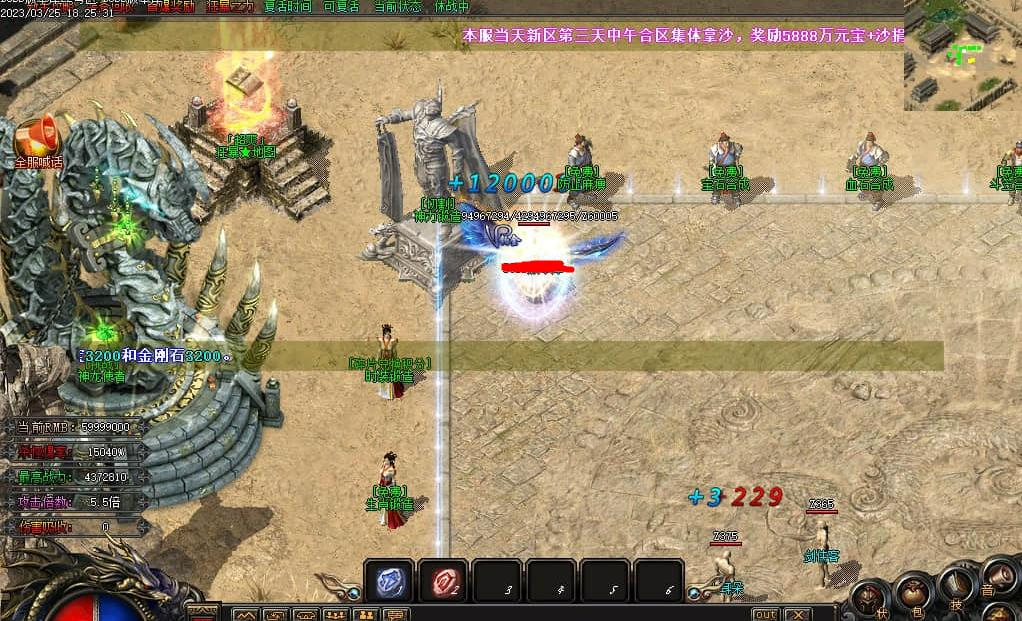Screen dimensions: 1022x621
Task: Select the 复活时间 top bar entry
Action: click(287, 6)
